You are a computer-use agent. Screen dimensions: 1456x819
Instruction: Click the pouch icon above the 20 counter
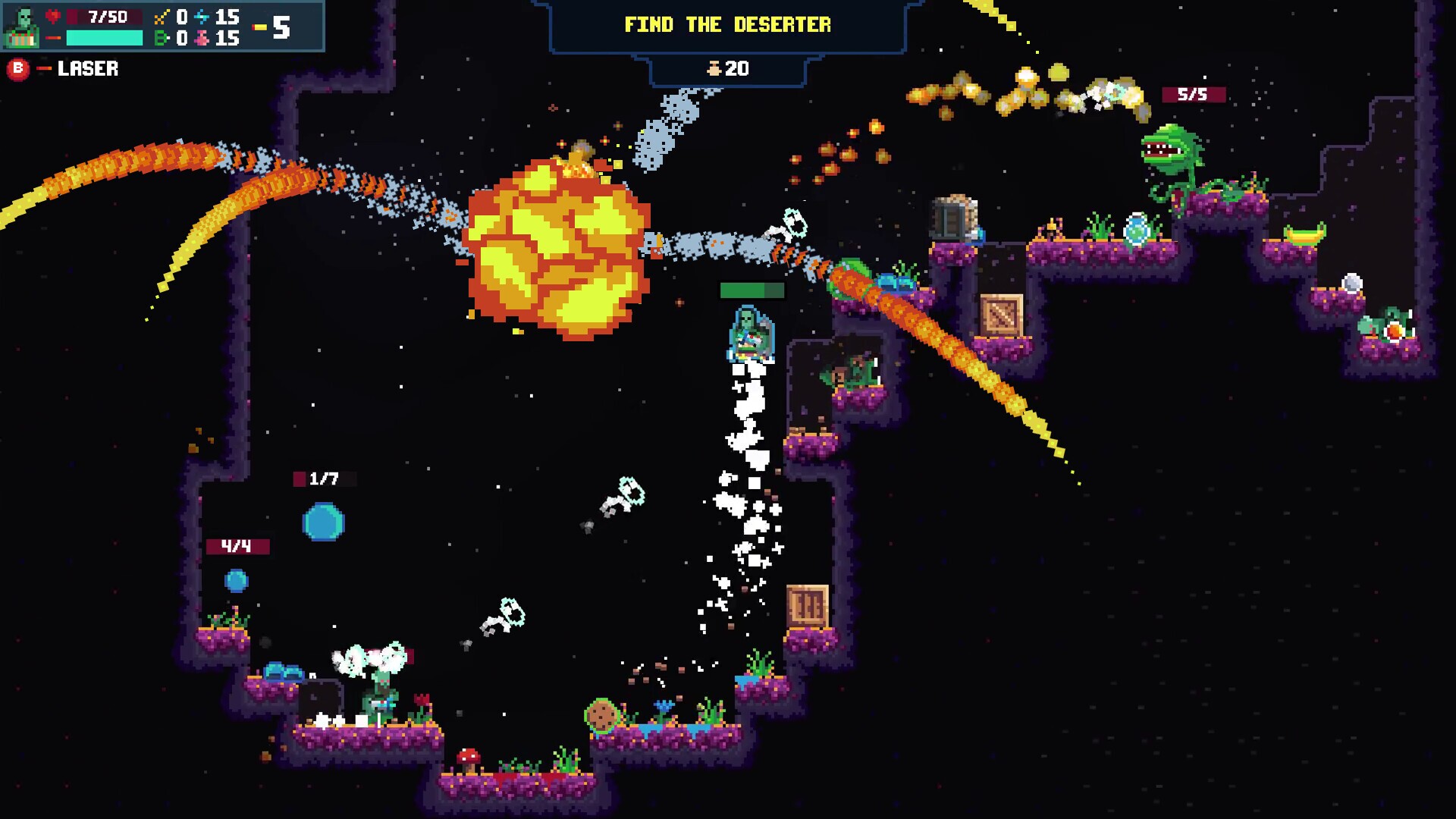[x=714, y=67]
